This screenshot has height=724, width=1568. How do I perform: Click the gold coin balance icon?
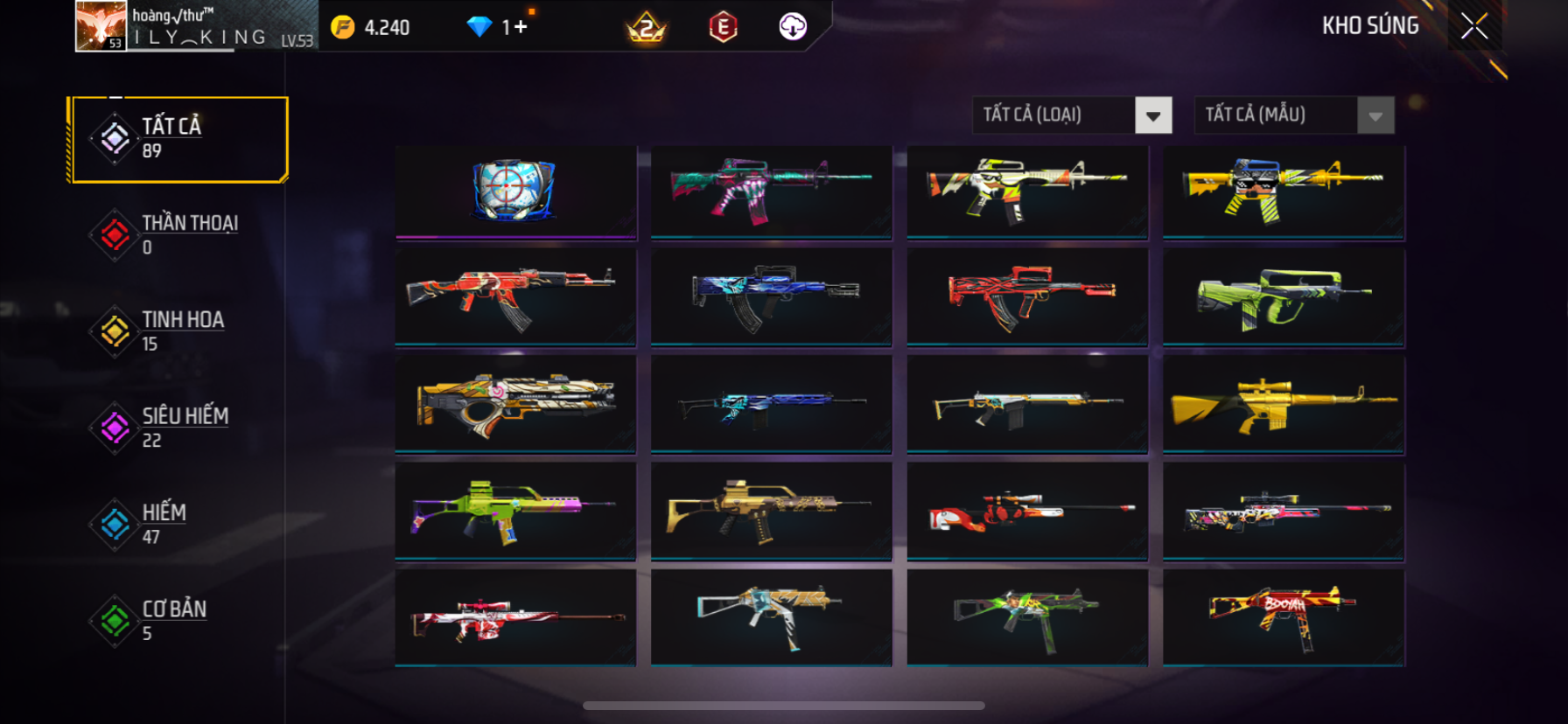pos(343,27)
